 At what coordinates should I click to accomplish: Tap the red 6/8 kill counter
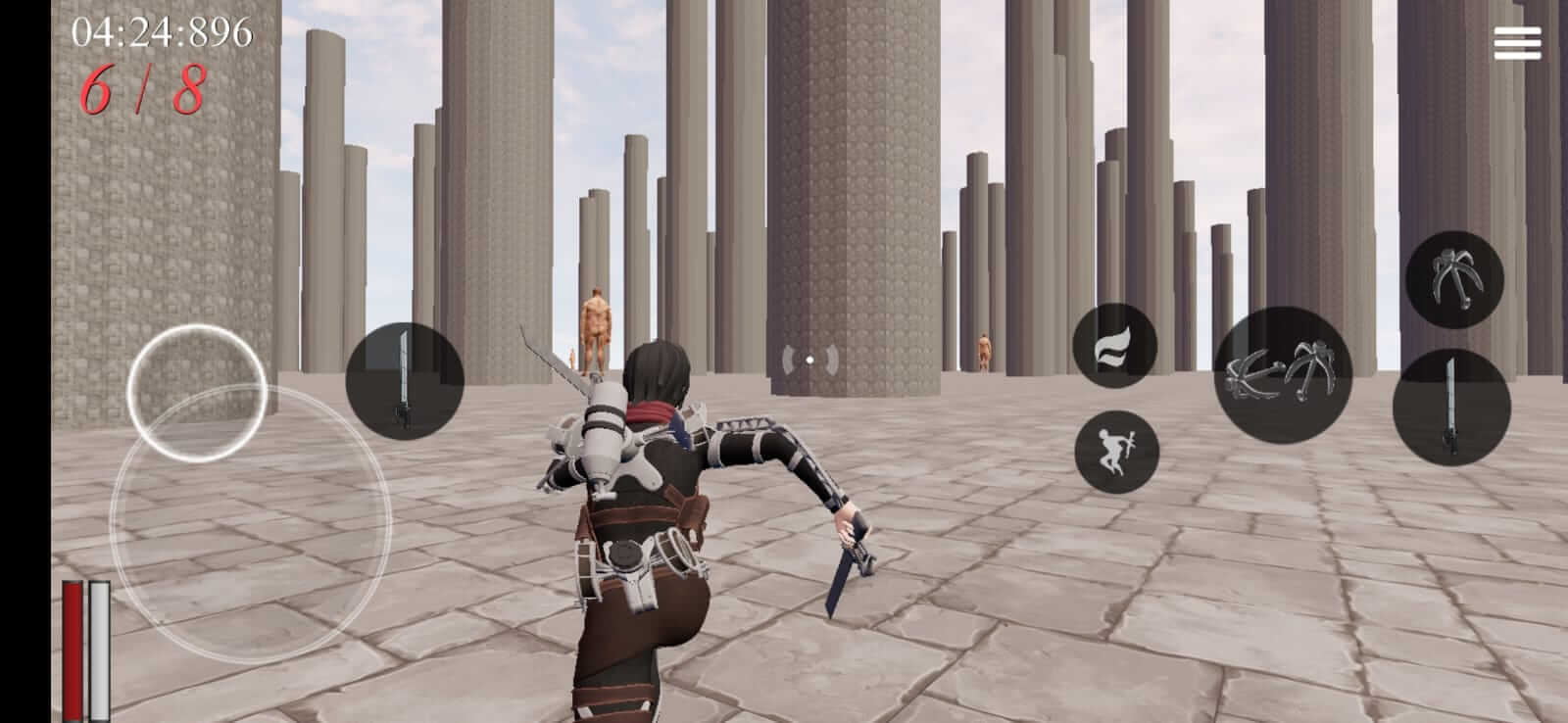point(143,88)
